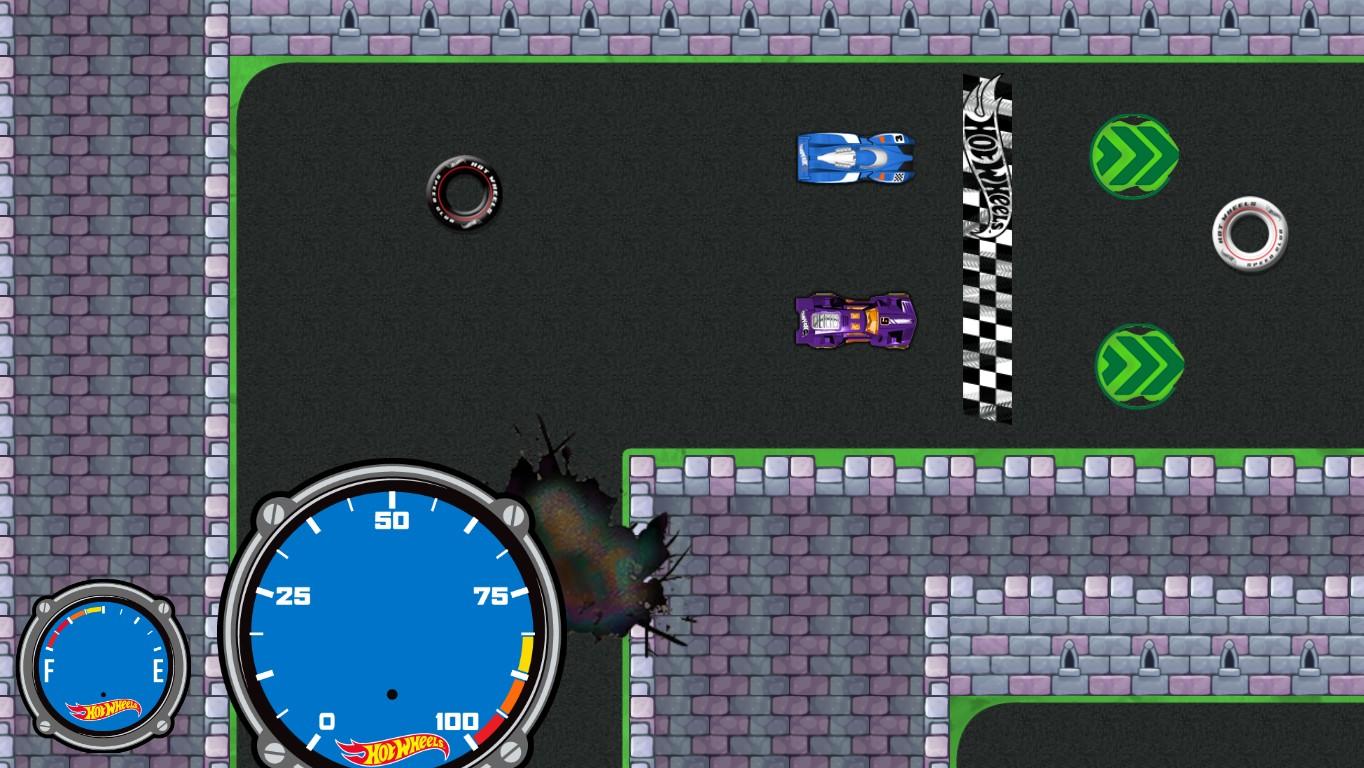Screen dimensions: 1364x768
Task: Click the 100 label on the speedometer
Action: [x=456, y=721]
